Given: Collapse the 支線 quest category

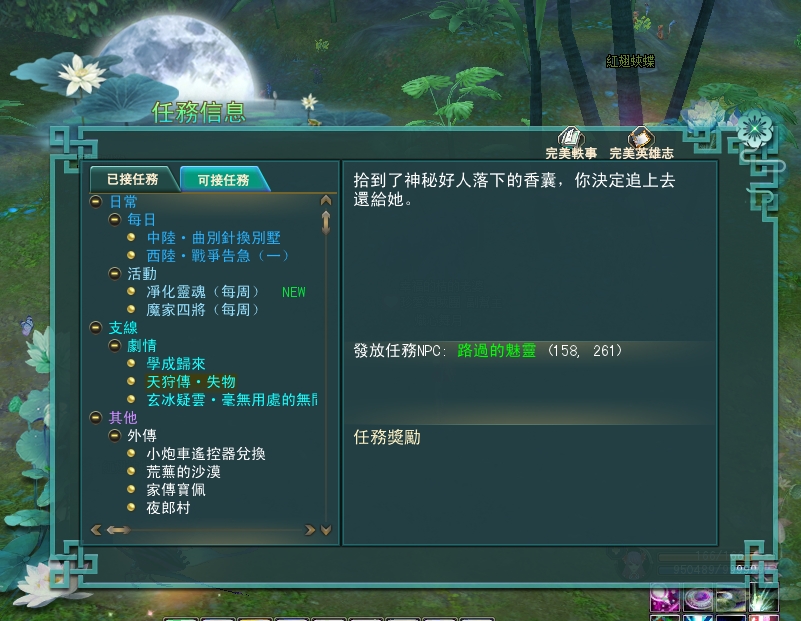Looking at the screenshot, I should click(x=96, y=328).
